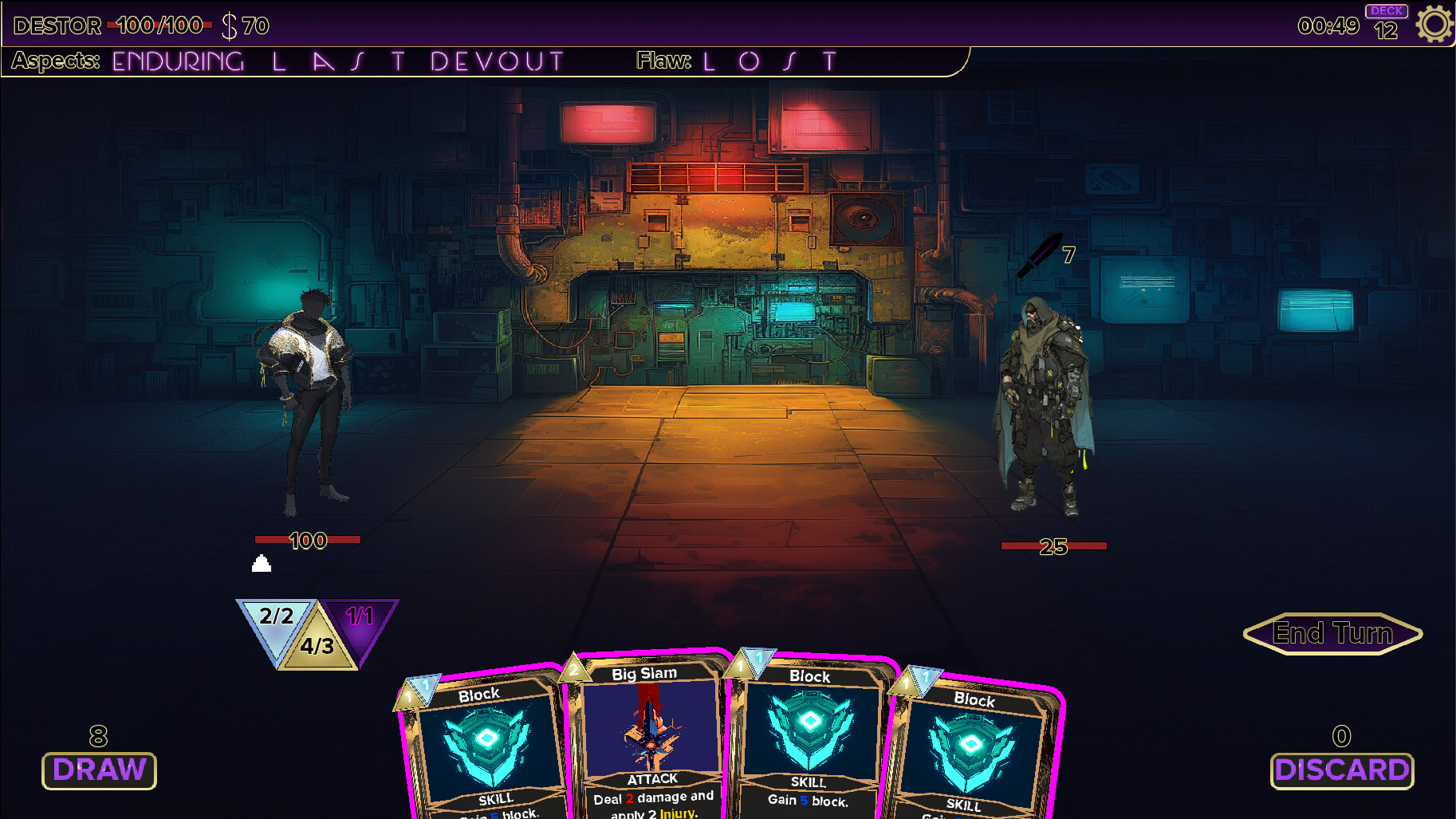Inspect the dagger intent icon above the enemy
The height and width of the screenshot is (819, 1456).
[x=1041, y=255]
